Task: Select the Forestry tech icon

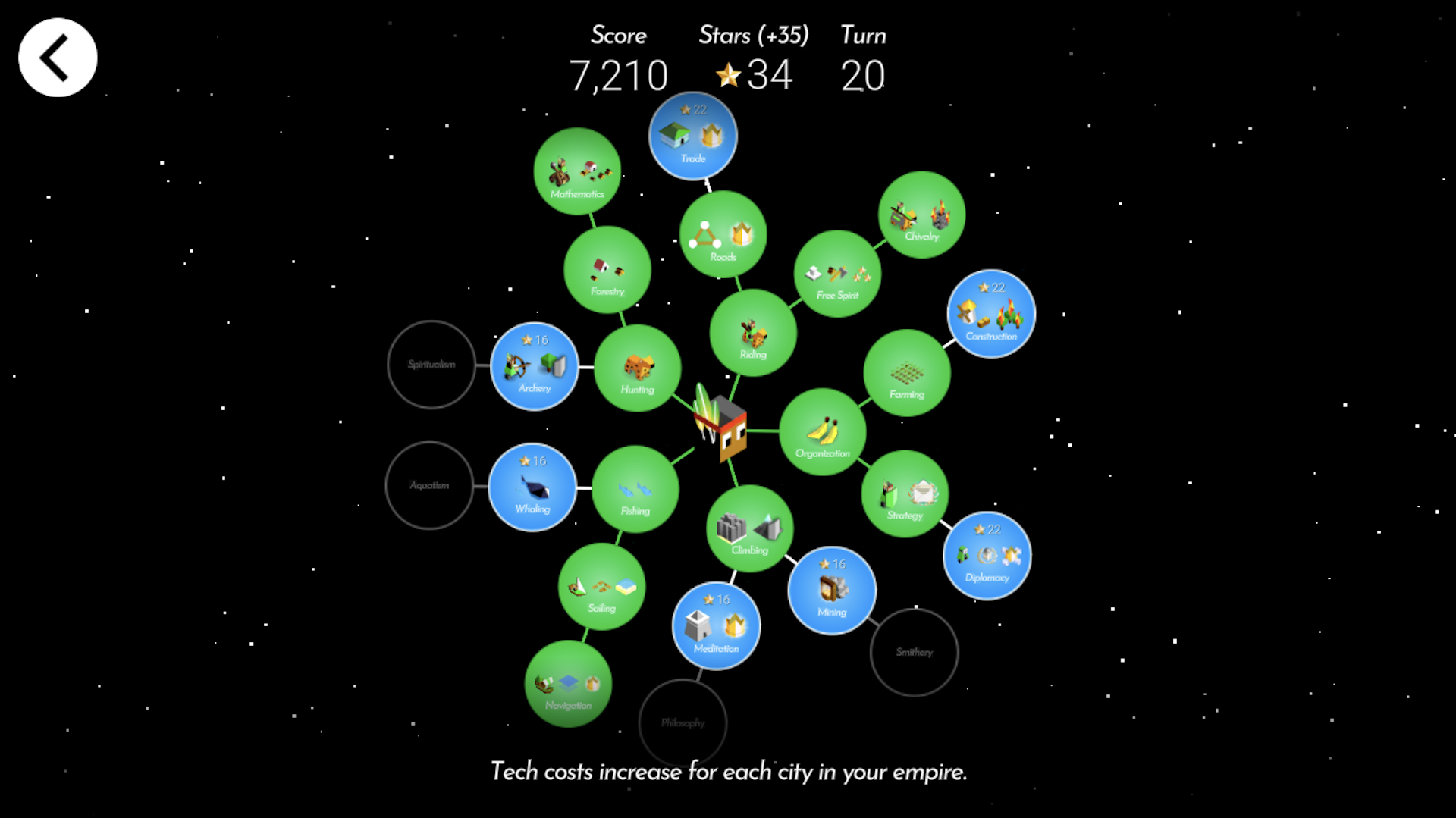Action: pos(607,271)
